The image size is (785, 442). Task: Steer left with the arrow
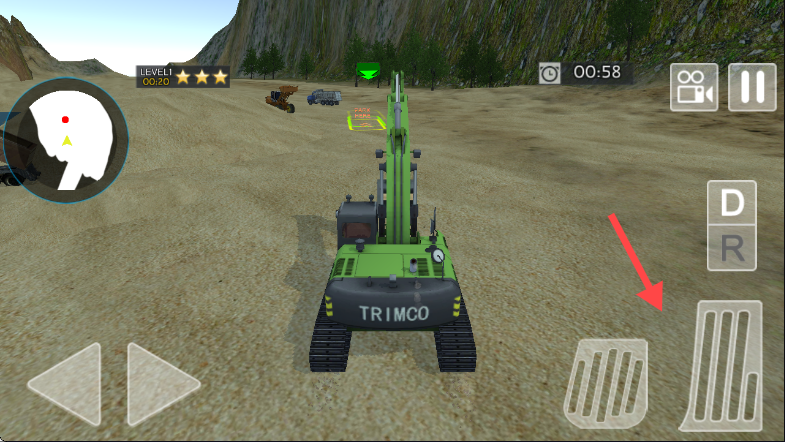(x=66, y=385)
